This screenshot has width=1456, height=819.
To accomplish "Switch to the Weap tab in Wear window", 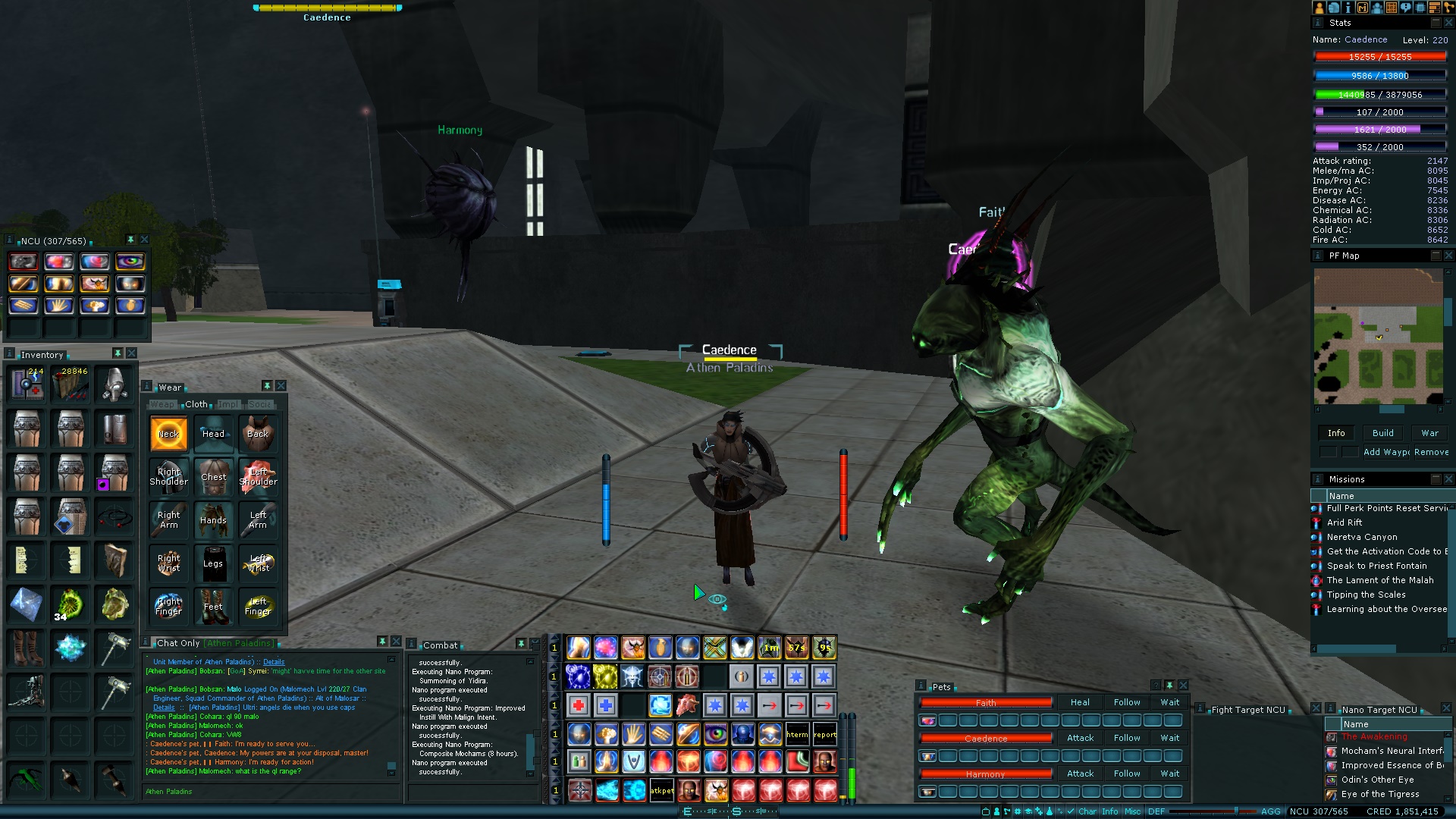I will click(x=162, y=404).
